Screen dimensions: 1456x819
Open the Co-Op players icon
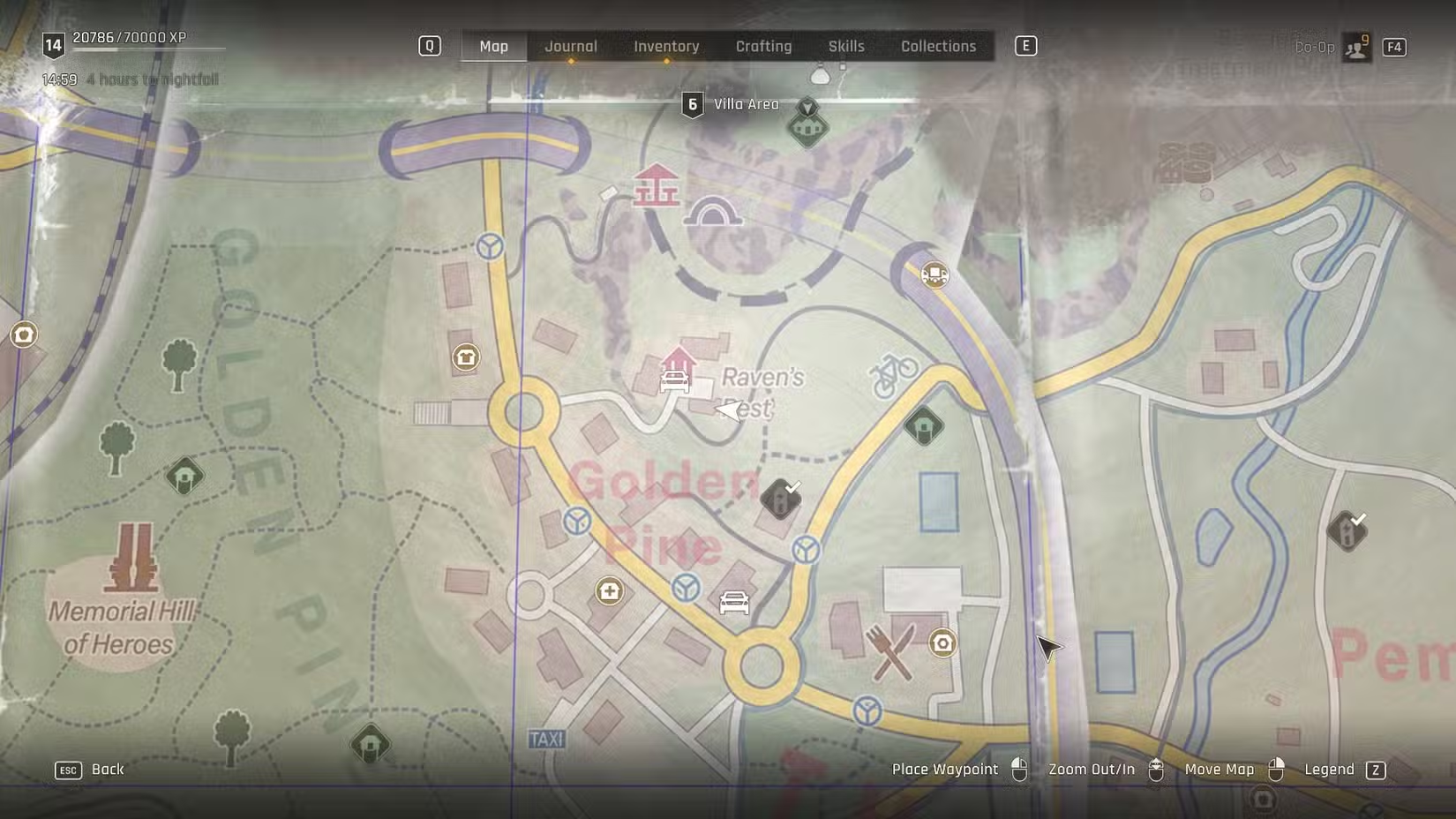pos(1356,48)
